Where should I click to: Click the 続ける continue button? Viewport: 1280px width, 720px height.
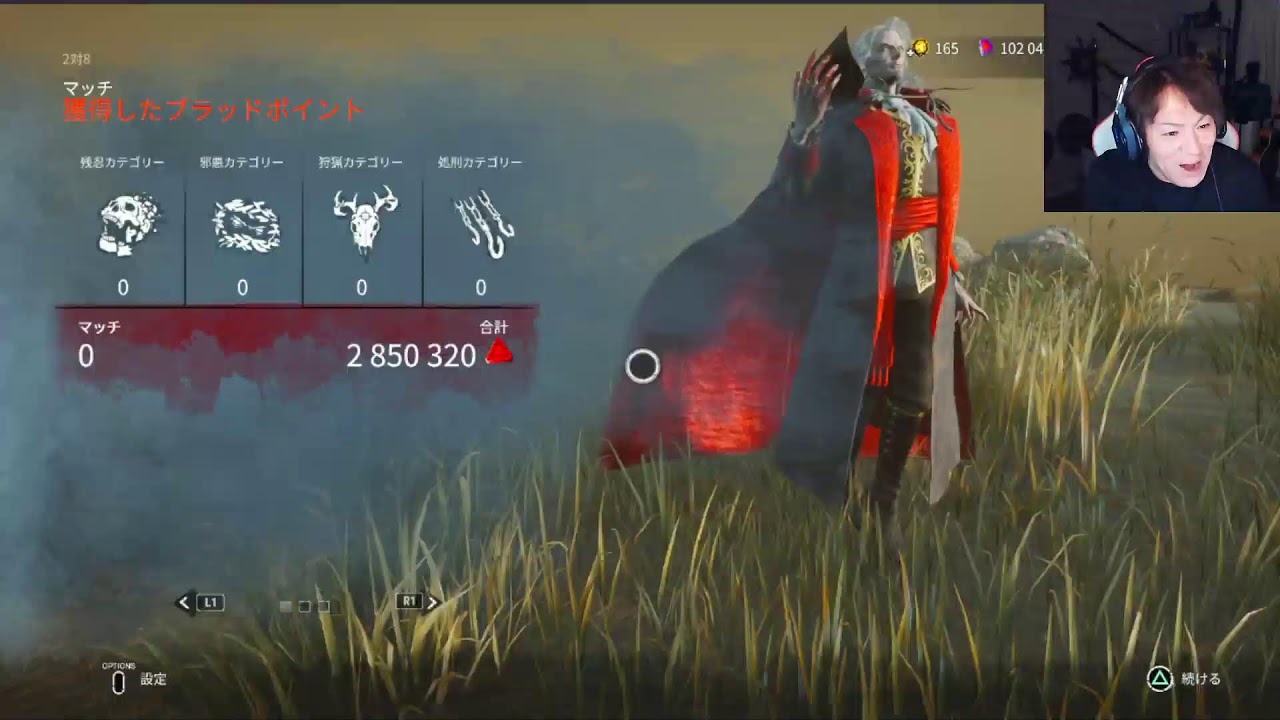[1184, 679]
